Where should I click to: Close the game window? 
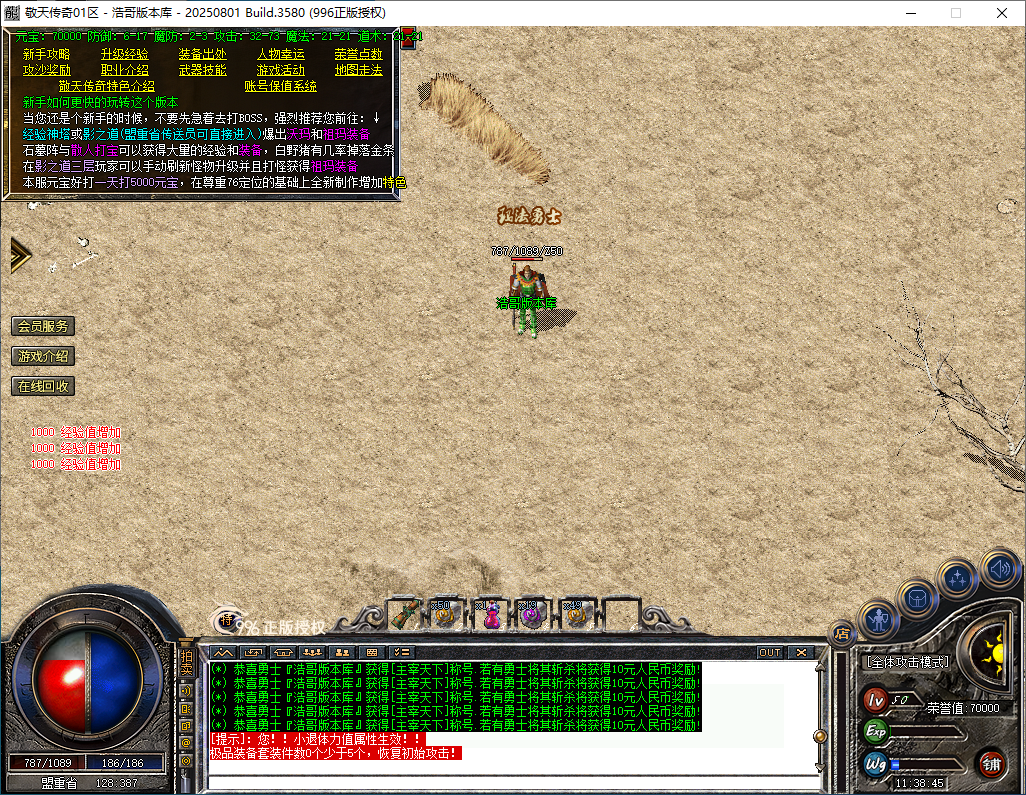1002,13
